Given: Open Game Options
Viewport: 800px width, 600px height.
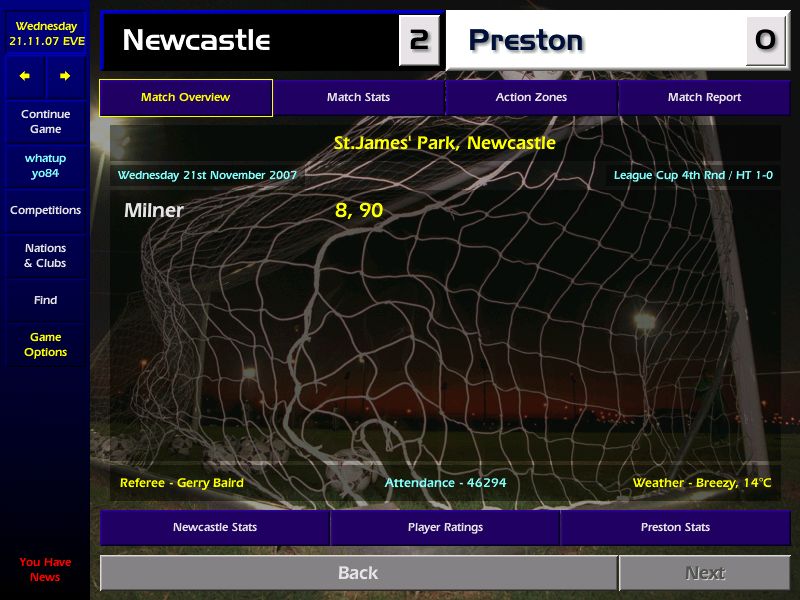Looking at the screenshot, I should [45, 345].
